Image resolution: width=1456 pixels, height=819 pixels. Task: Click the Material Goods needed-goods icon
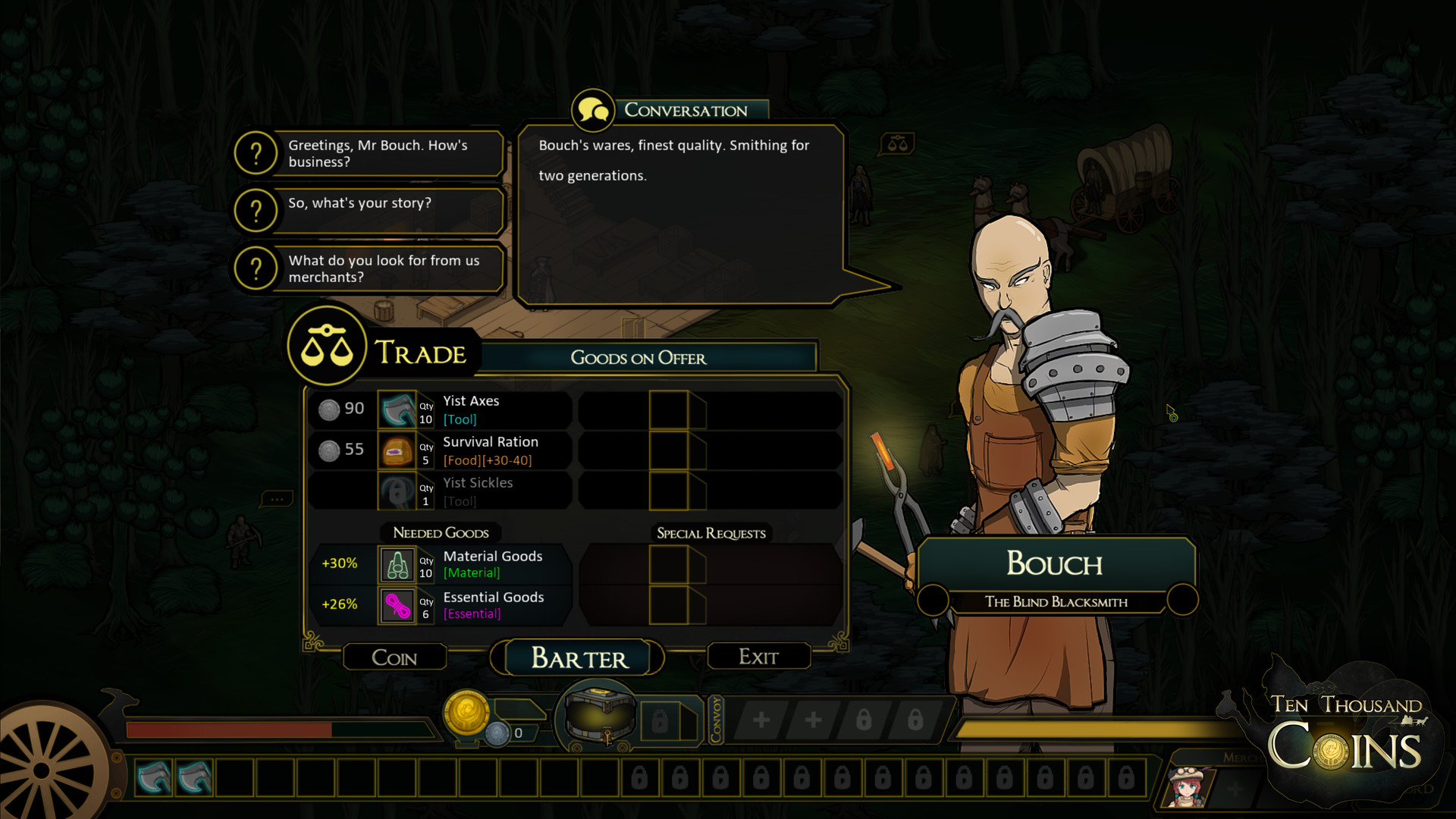tap(397, 564)
